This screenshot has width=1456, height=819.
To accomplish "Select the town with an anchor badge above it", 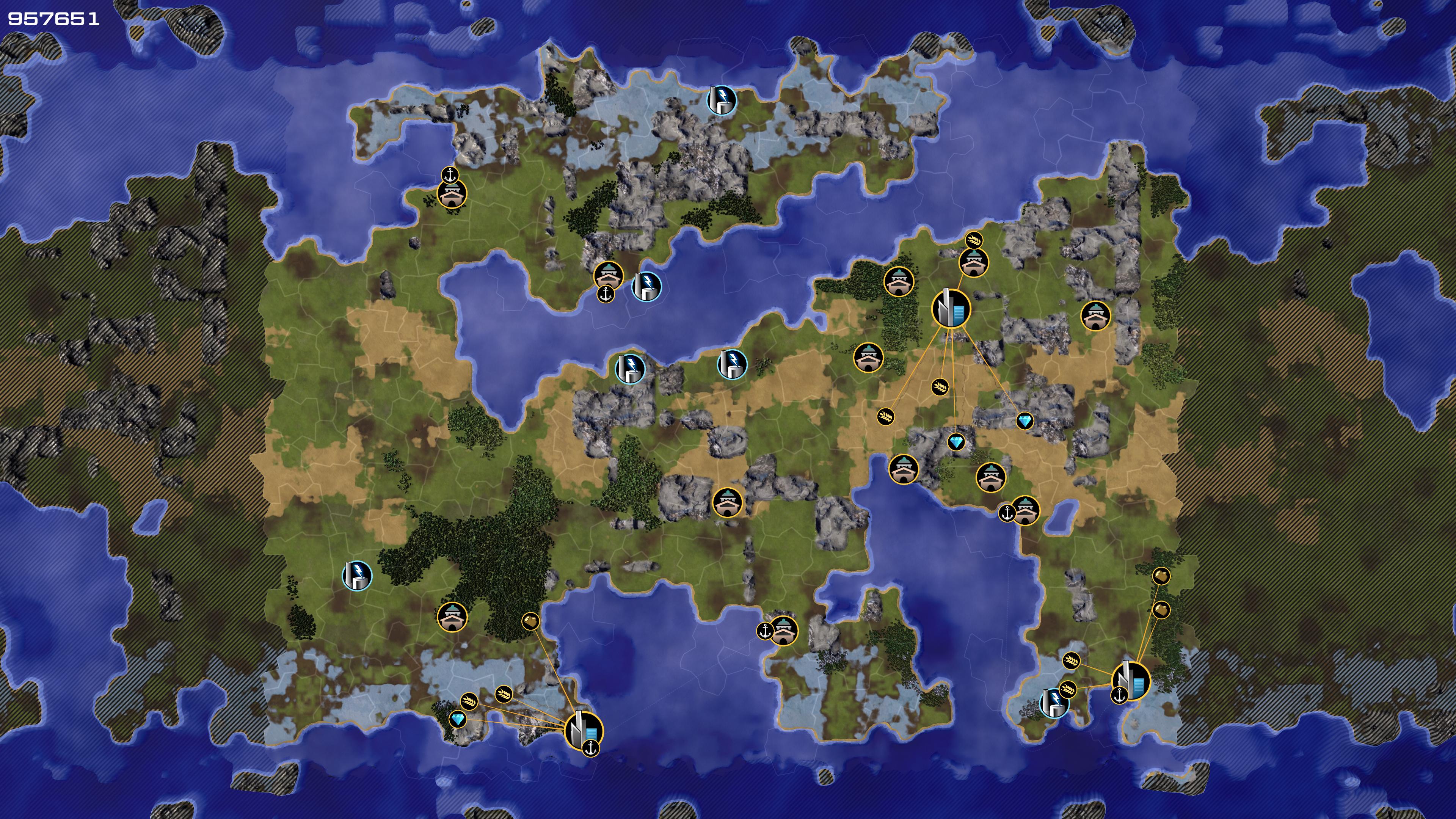I will point(452,194).
